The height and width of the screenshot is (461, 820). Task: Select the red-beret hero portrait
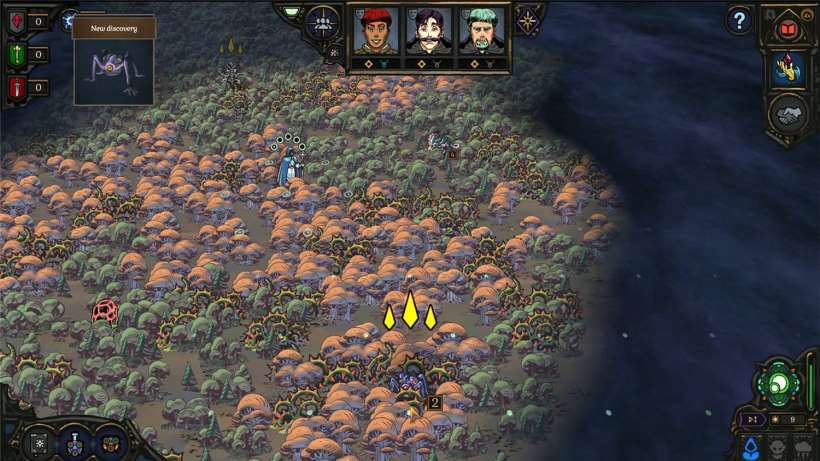375,32
